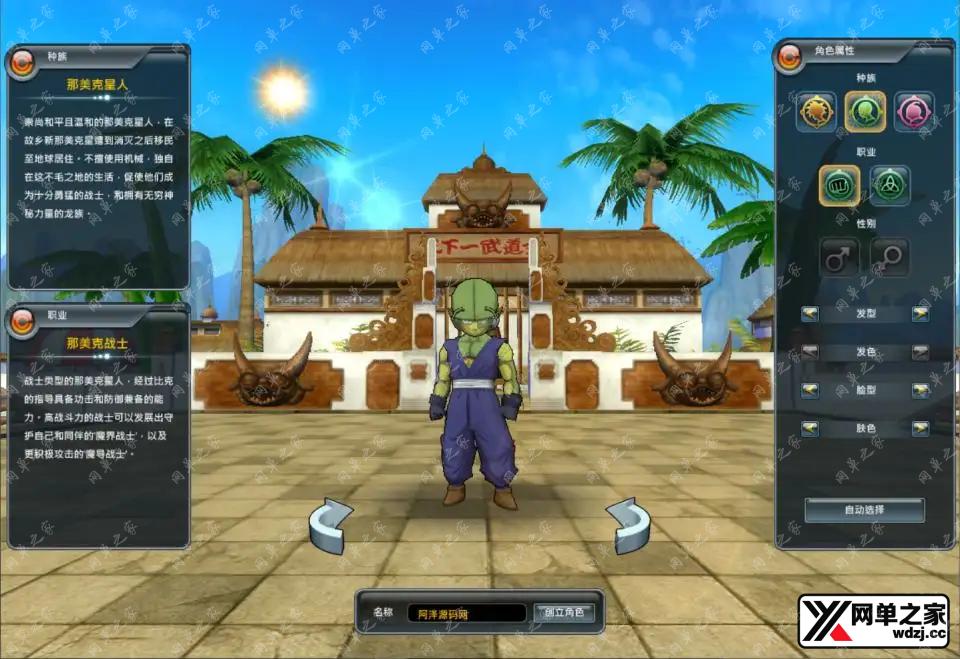Screen dimensions: 960x659
Task: Show next face type (脸型 right arrow)
Action: pos(920,390)
